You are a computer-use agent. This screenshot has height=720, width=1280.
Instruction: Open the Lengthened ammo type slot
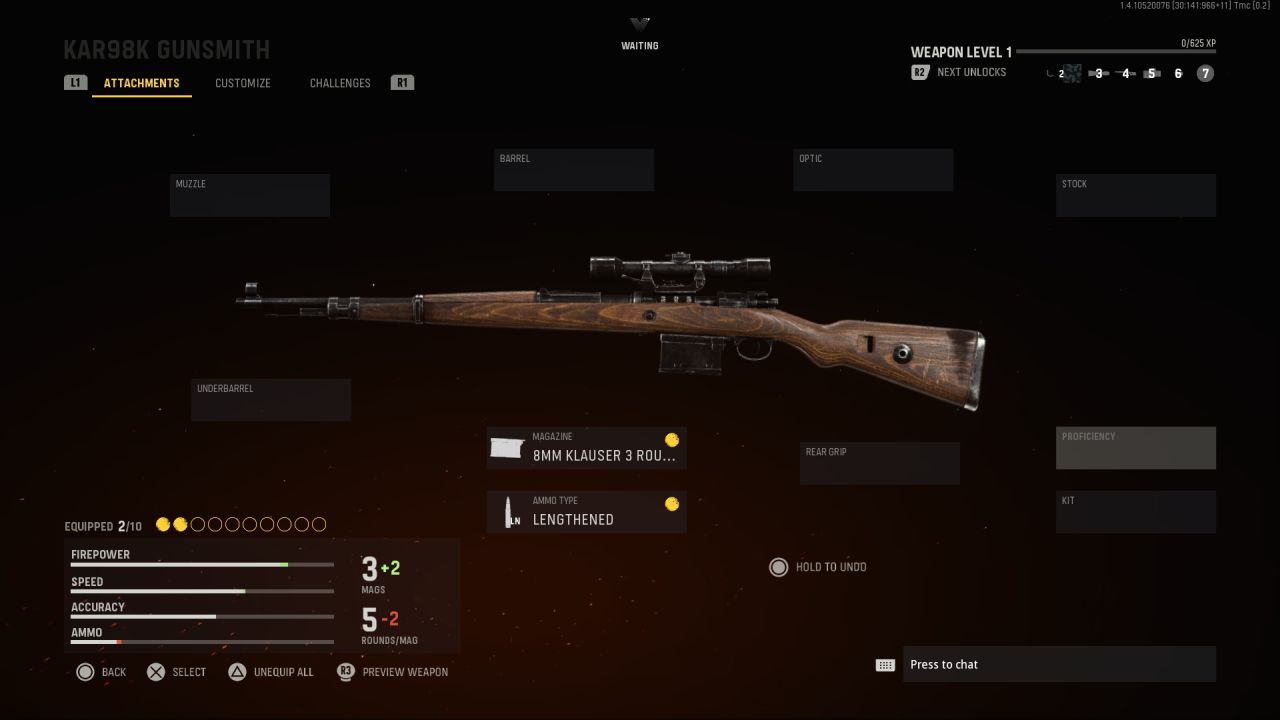pyautogui.click(x=586, y=511)
